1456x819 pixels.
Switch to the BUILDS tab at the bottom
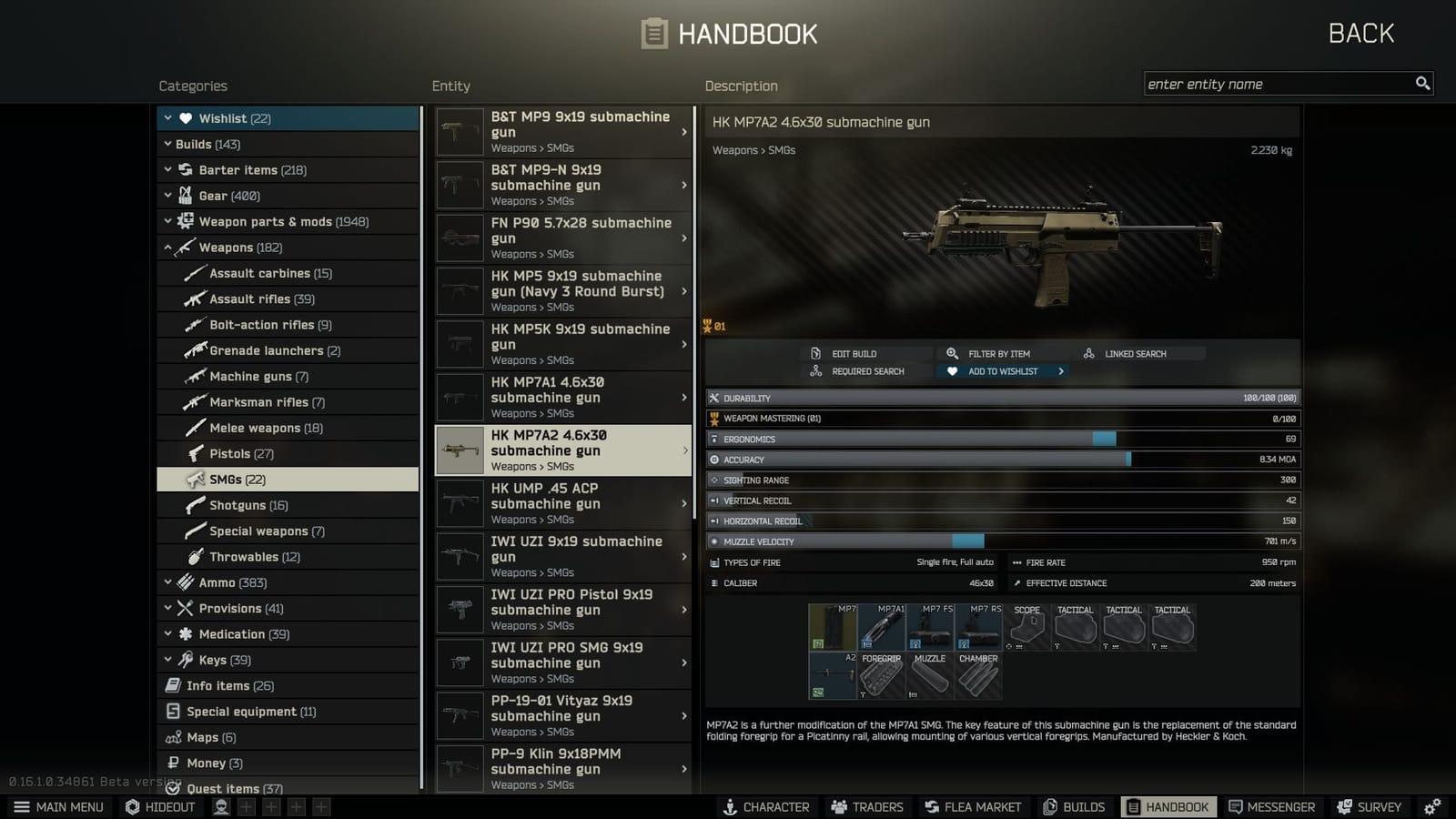point(1075,806)
